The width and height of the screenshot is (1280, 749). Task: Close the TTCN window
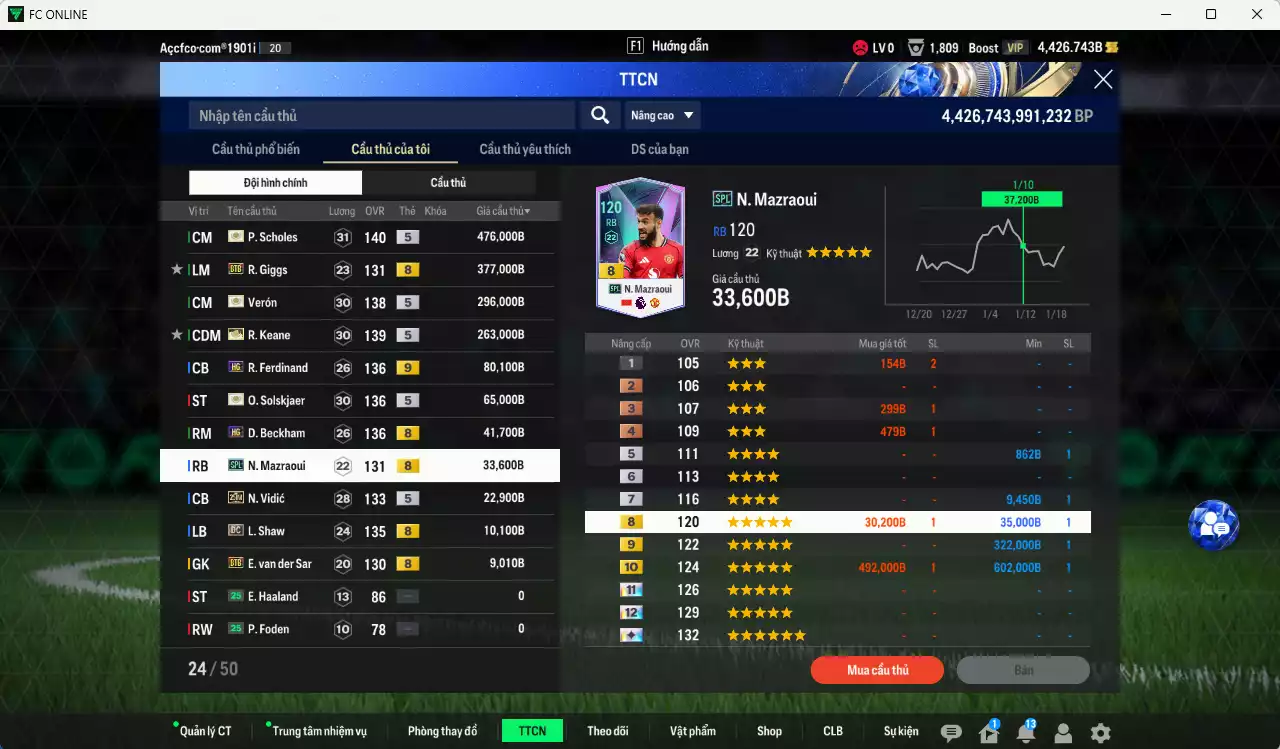pyautogui.click(x=1103, y=80)
